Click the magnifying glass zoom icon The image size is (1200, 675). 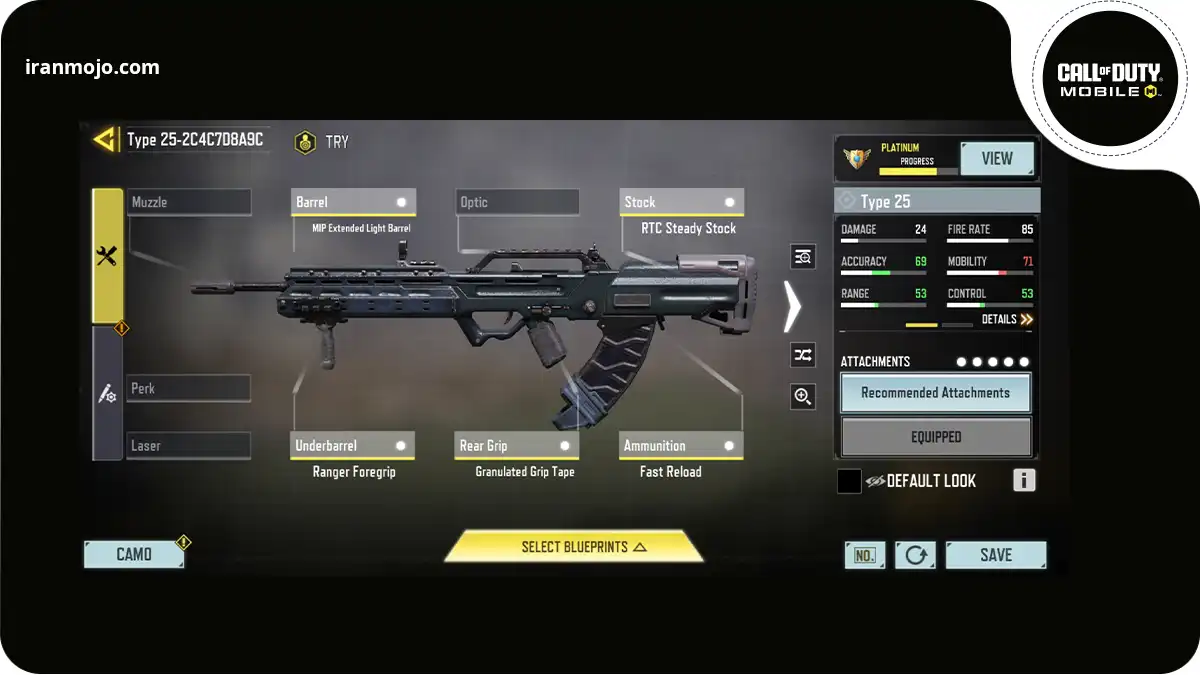click(x=802, y=397)
